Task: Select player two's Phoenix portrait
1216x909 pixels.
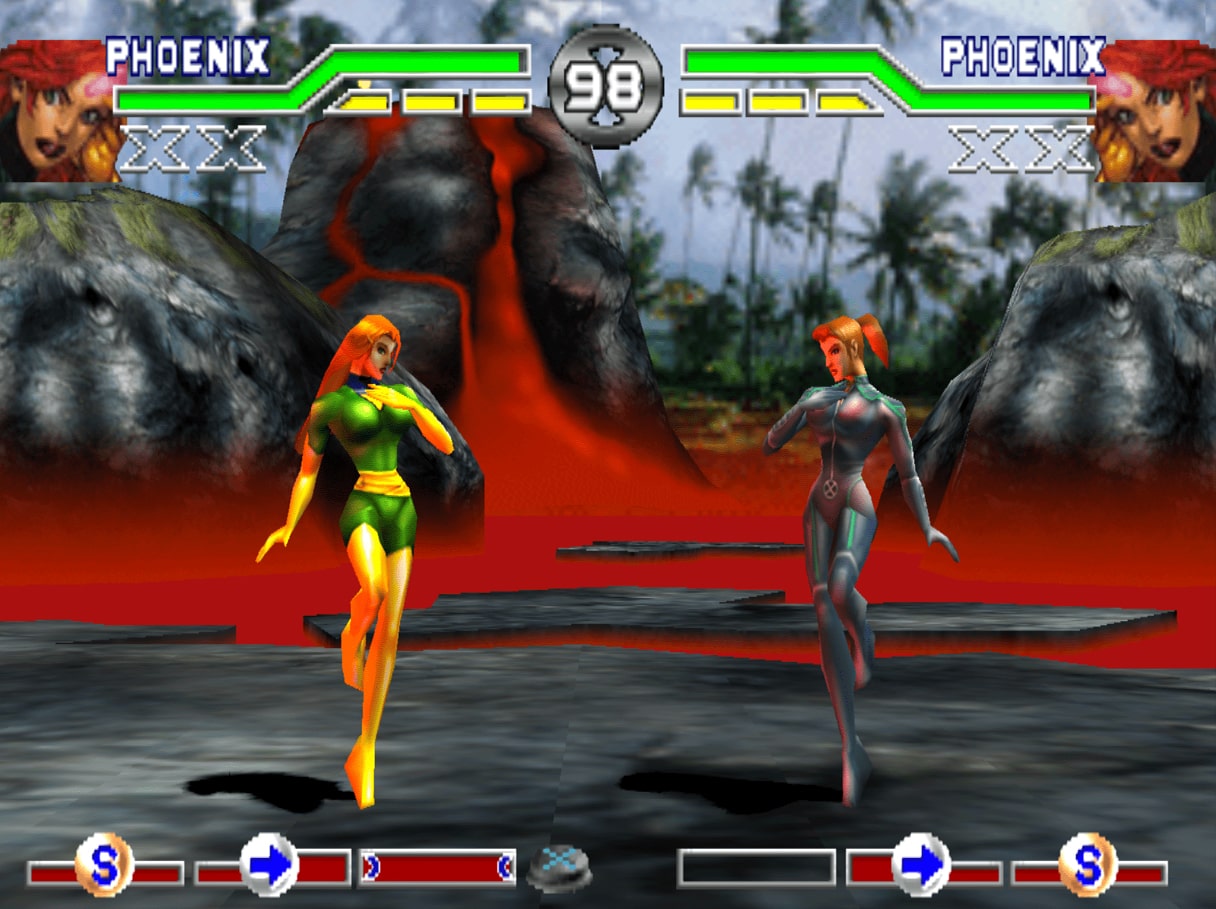Action: point(1155,110)
